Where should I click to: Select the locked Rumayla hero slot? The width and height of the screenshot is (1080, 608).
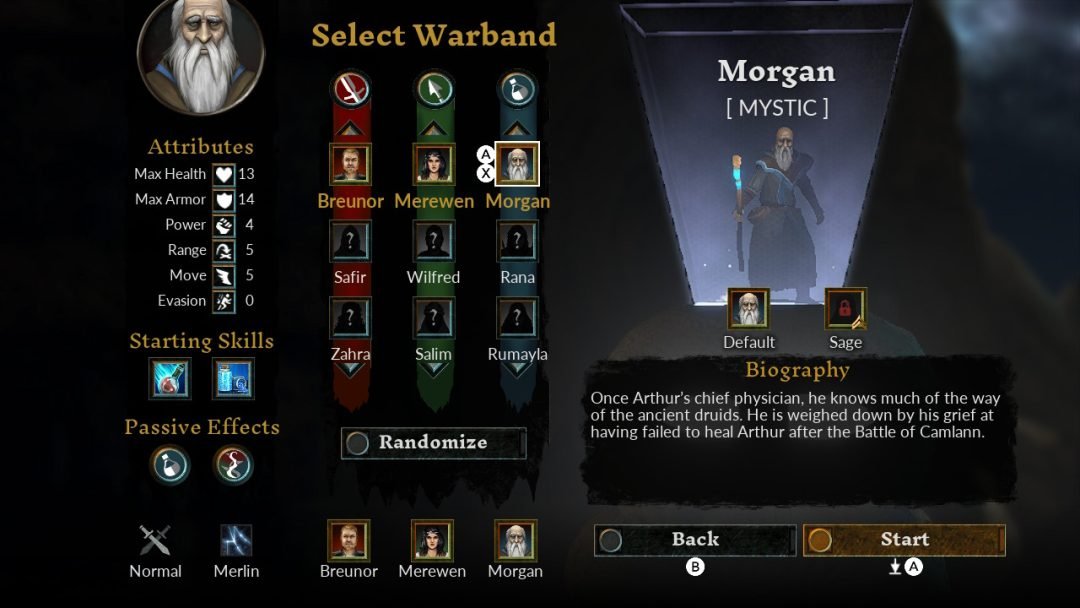(x=517, y=318)
